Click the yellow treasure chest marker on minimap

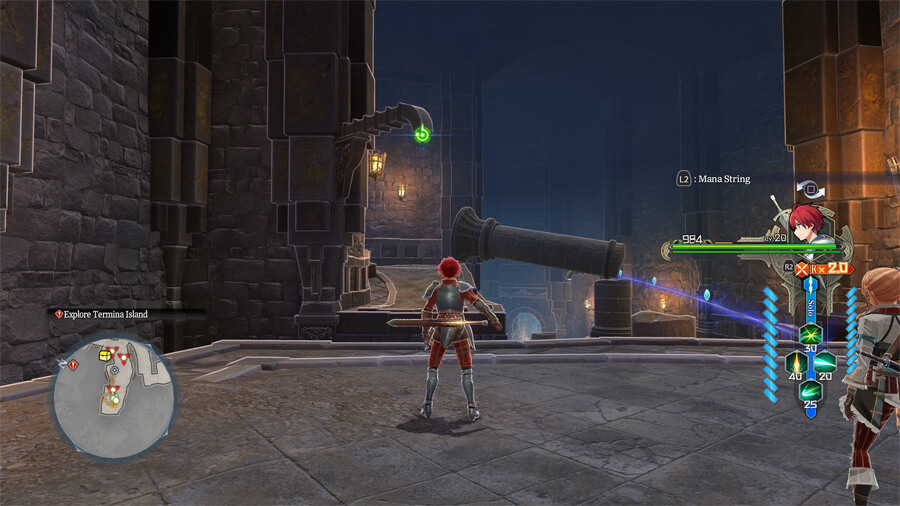coord(104,355)
